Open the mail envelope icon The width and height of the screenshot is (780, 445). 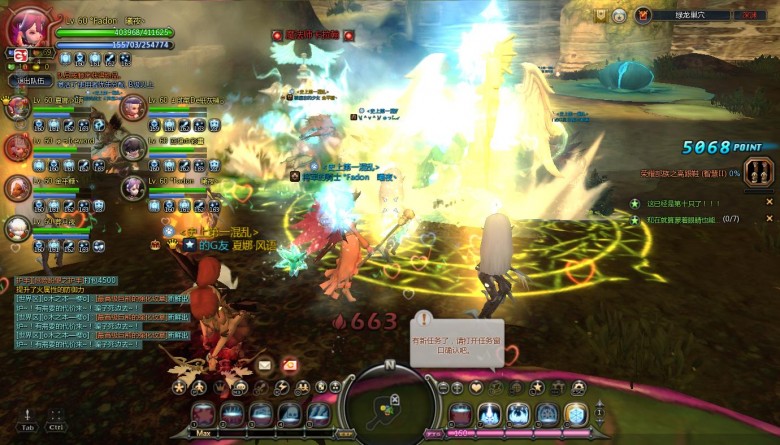coord(266,366)
